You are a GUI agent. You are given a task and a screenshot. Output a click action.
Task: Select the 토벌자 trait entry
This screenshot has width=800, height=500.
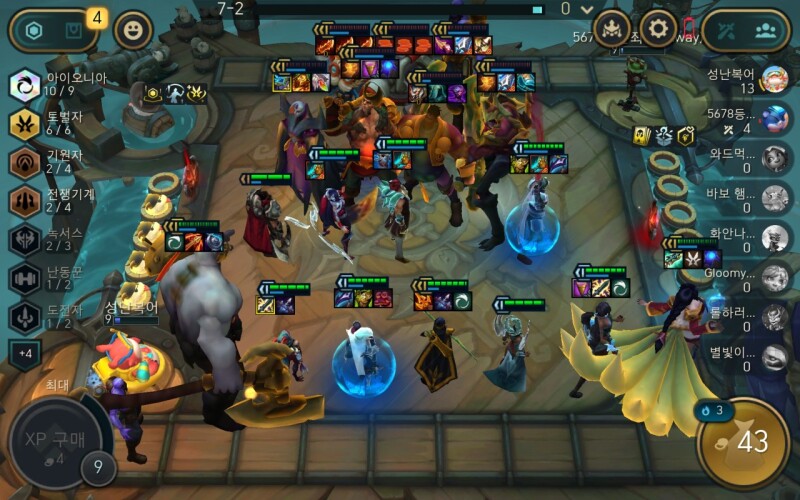[x=55, y=123]
